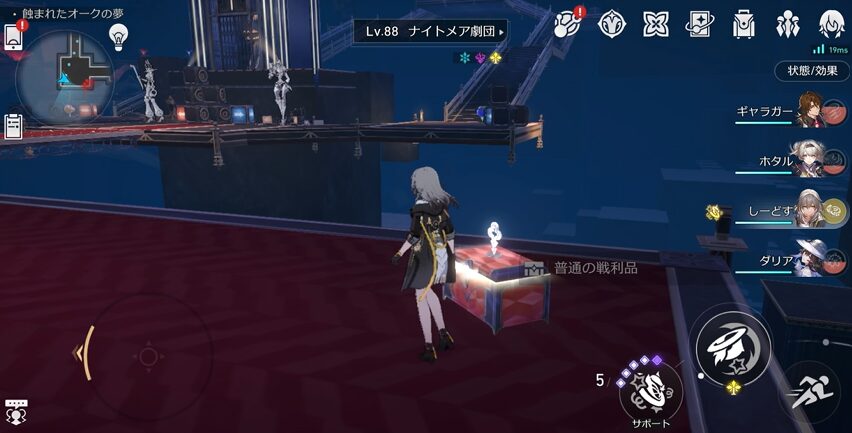852x433 pixels.
Task: Open the circular minimap
Action: pos(63,72)
